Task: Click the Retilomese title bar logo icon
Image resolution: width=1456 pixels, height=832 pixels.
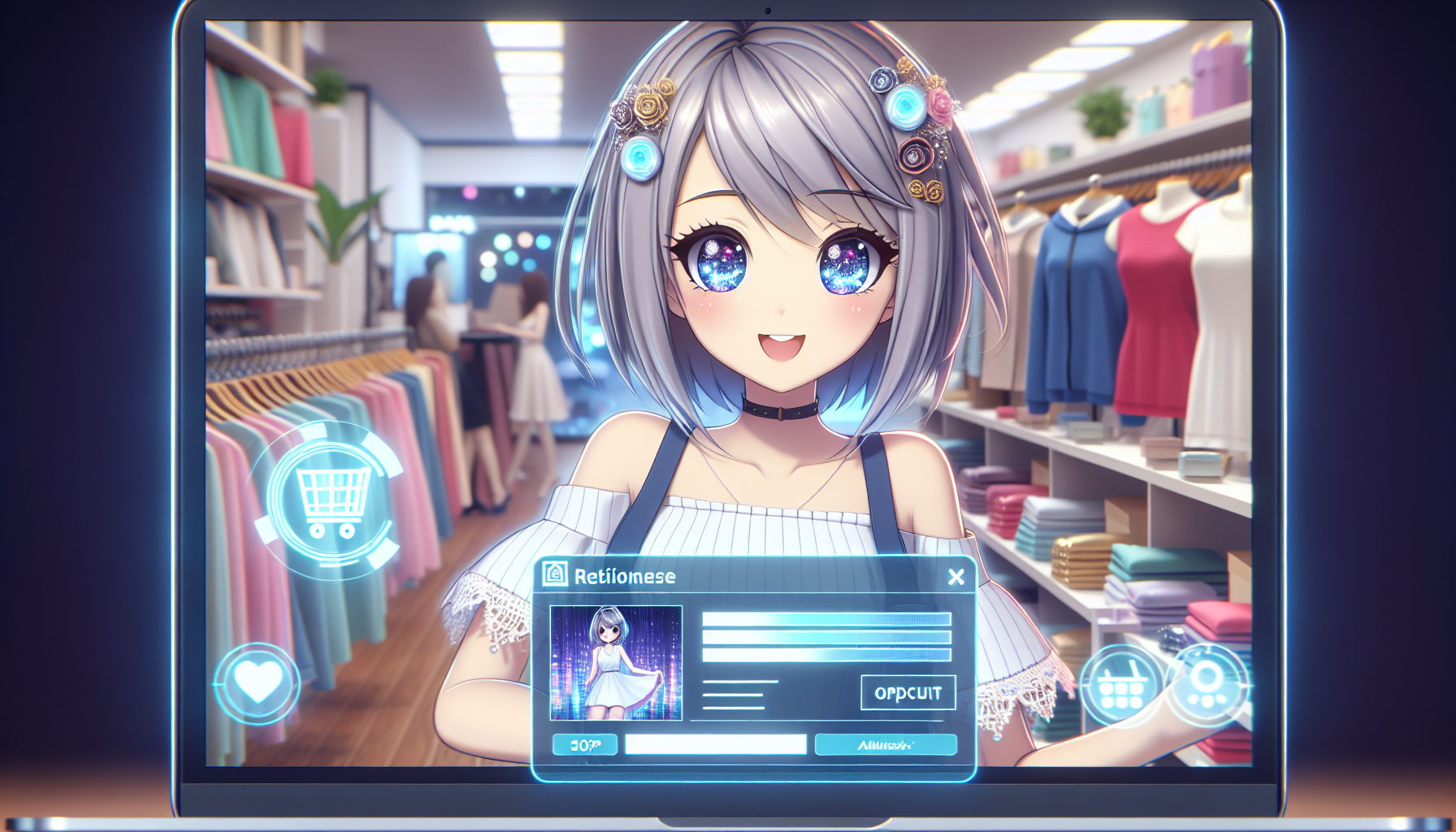Action: [x=555, y=574]
